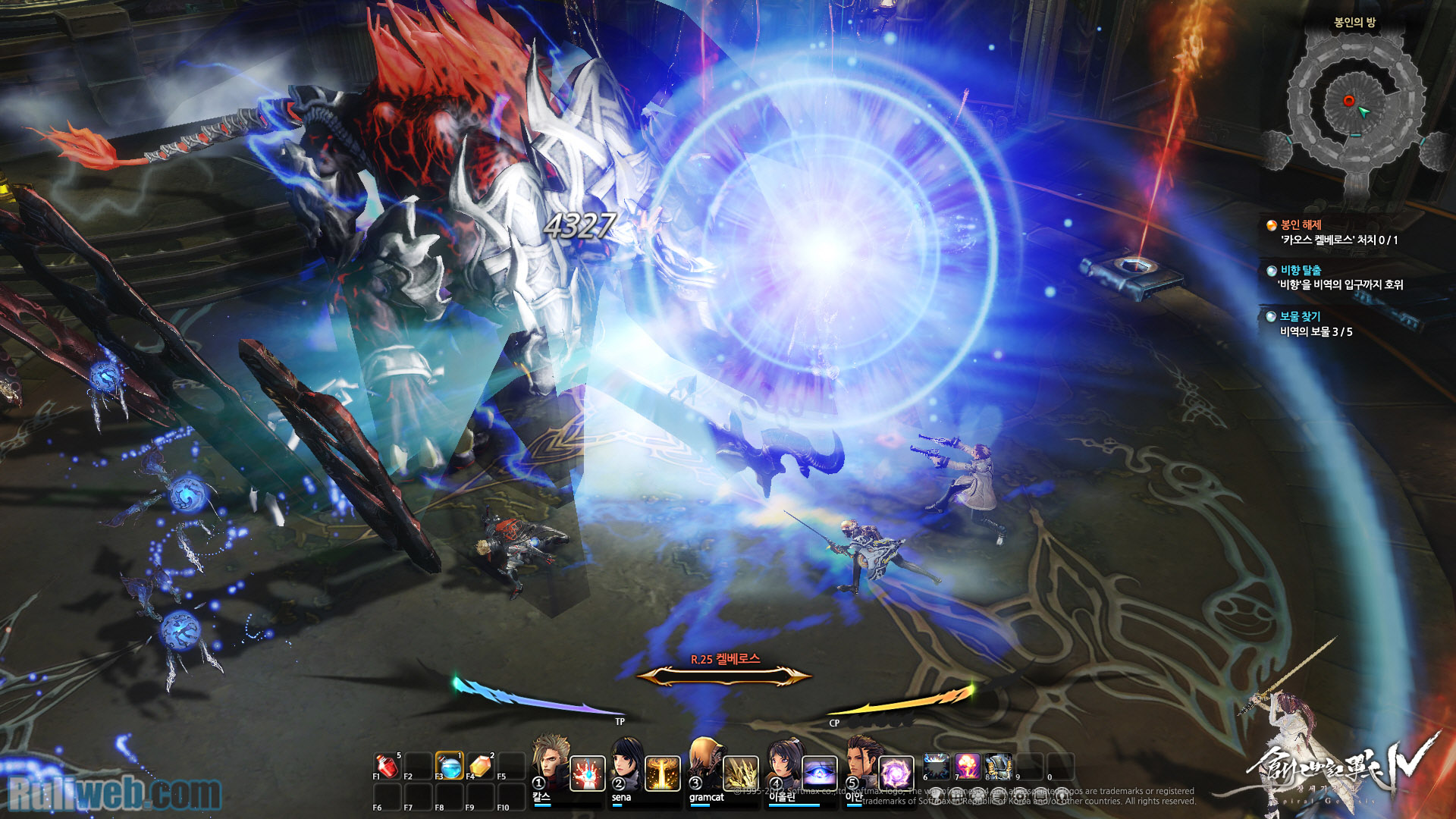Use the armor skill in slot 8

coord(999,767)
